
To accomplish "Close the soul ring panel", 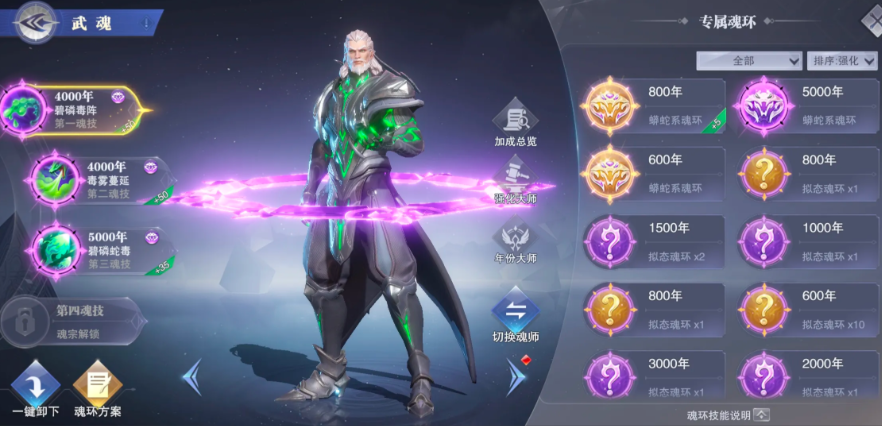I will click(872, 20).
